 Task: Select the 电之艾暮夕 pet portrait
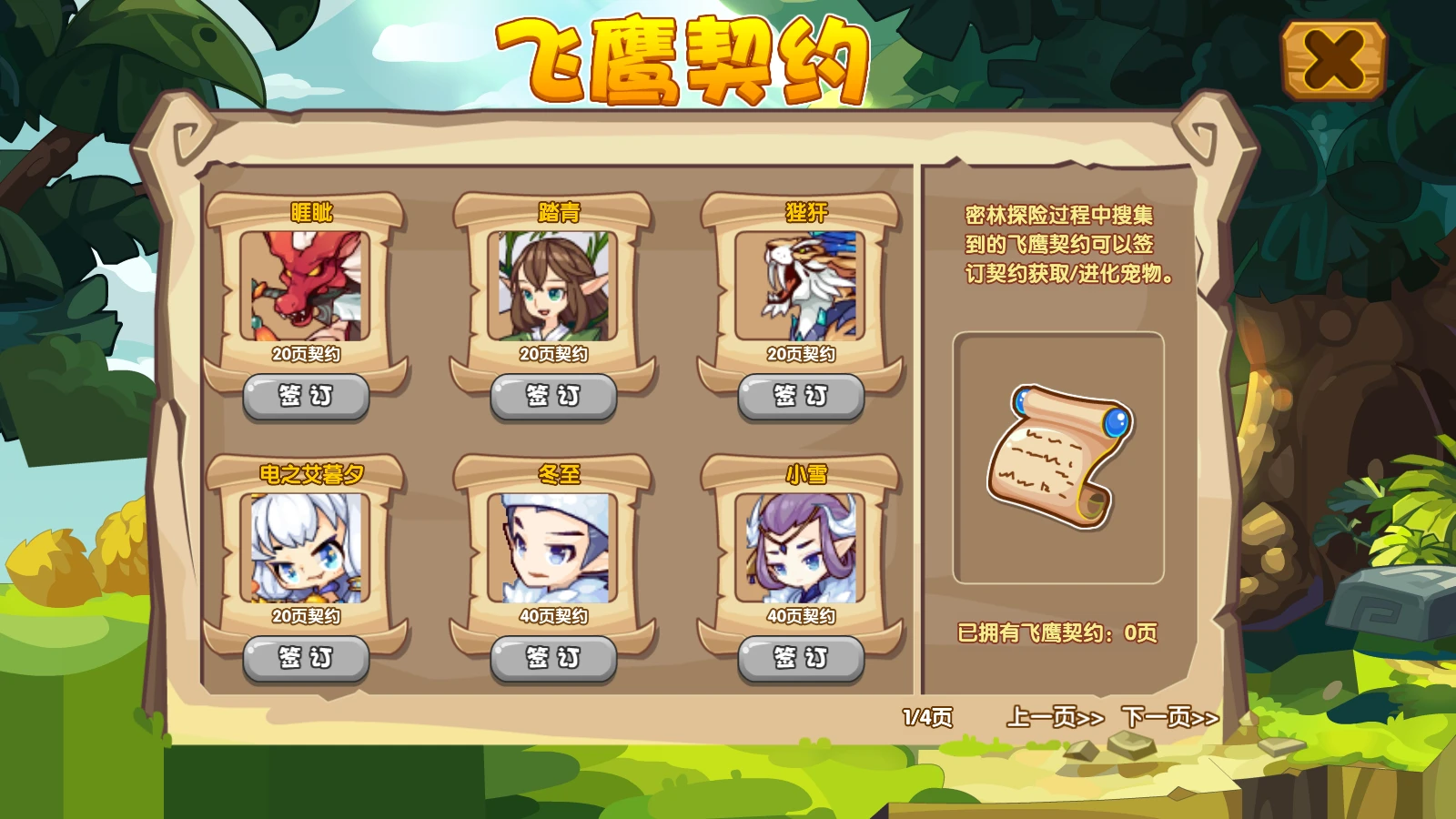304,551
